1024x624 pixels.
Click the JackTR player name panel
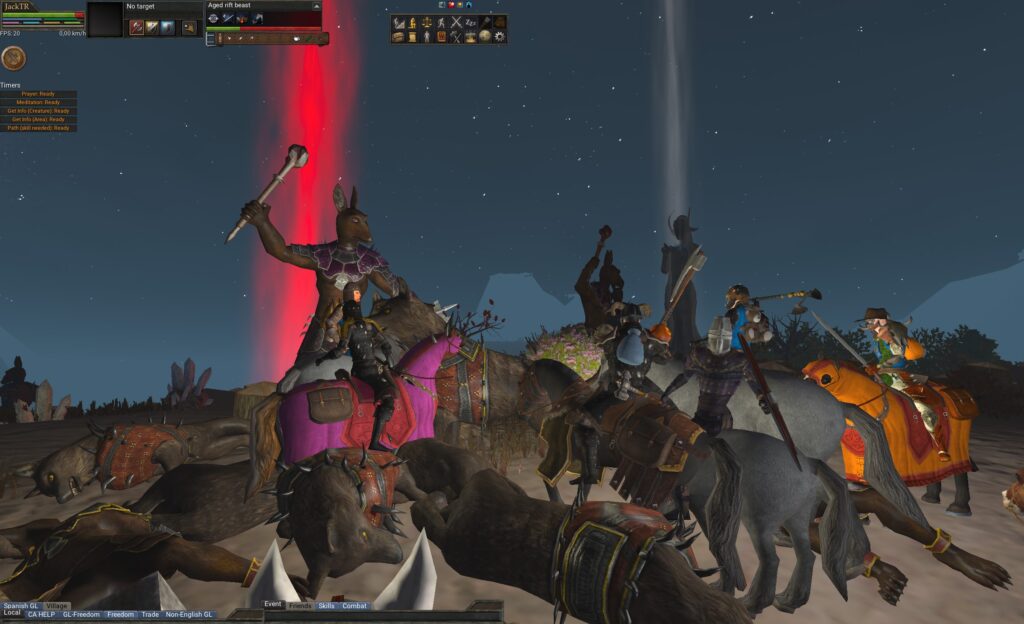coord(18,6)
